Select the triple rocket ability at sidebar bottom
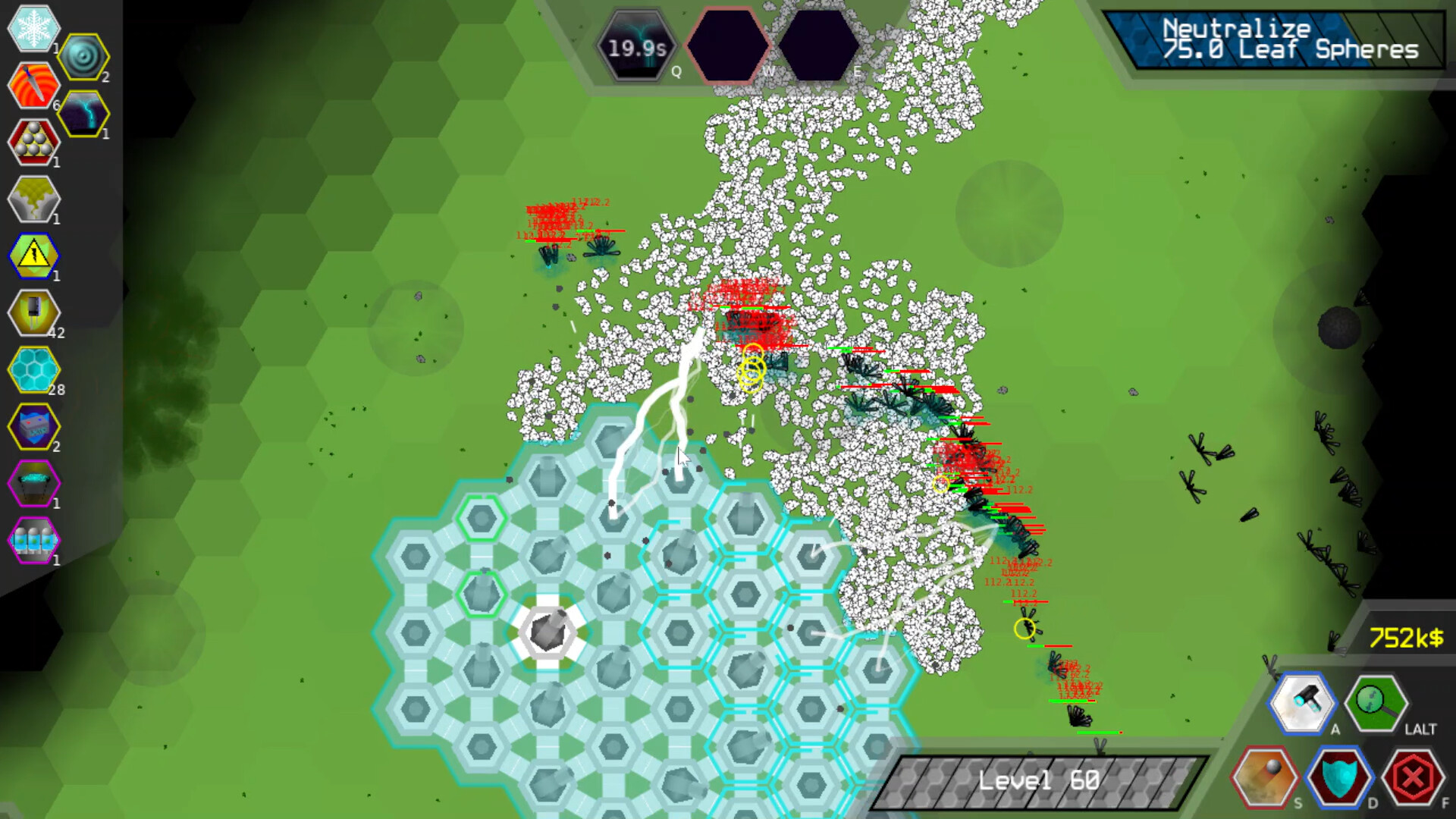Screen dimensions: 1456x819 33,540
